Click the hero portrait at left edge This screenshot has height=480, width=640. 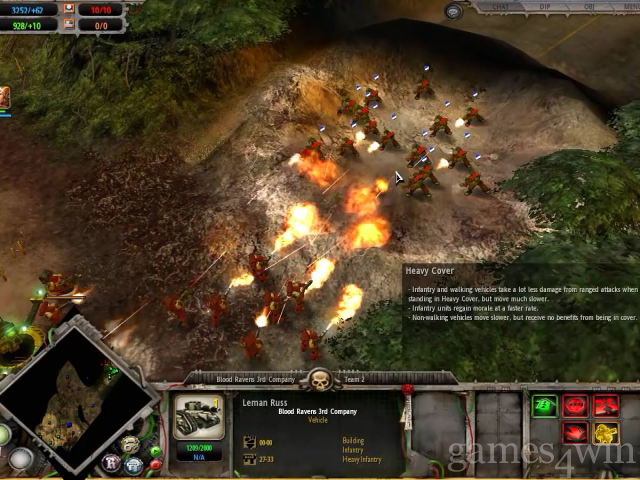[4, 97]
